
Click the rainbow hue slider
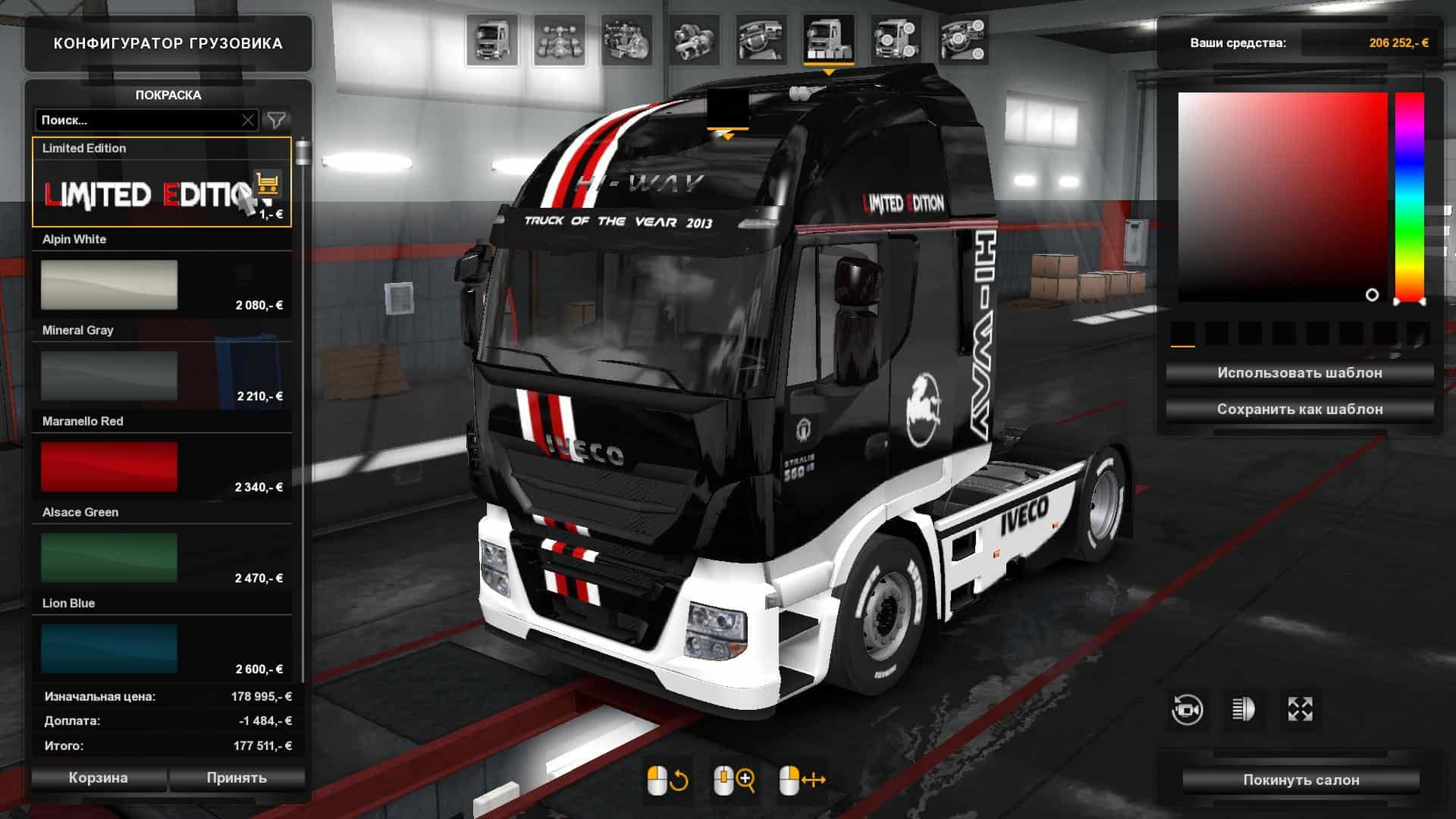tap(1410, 197)
